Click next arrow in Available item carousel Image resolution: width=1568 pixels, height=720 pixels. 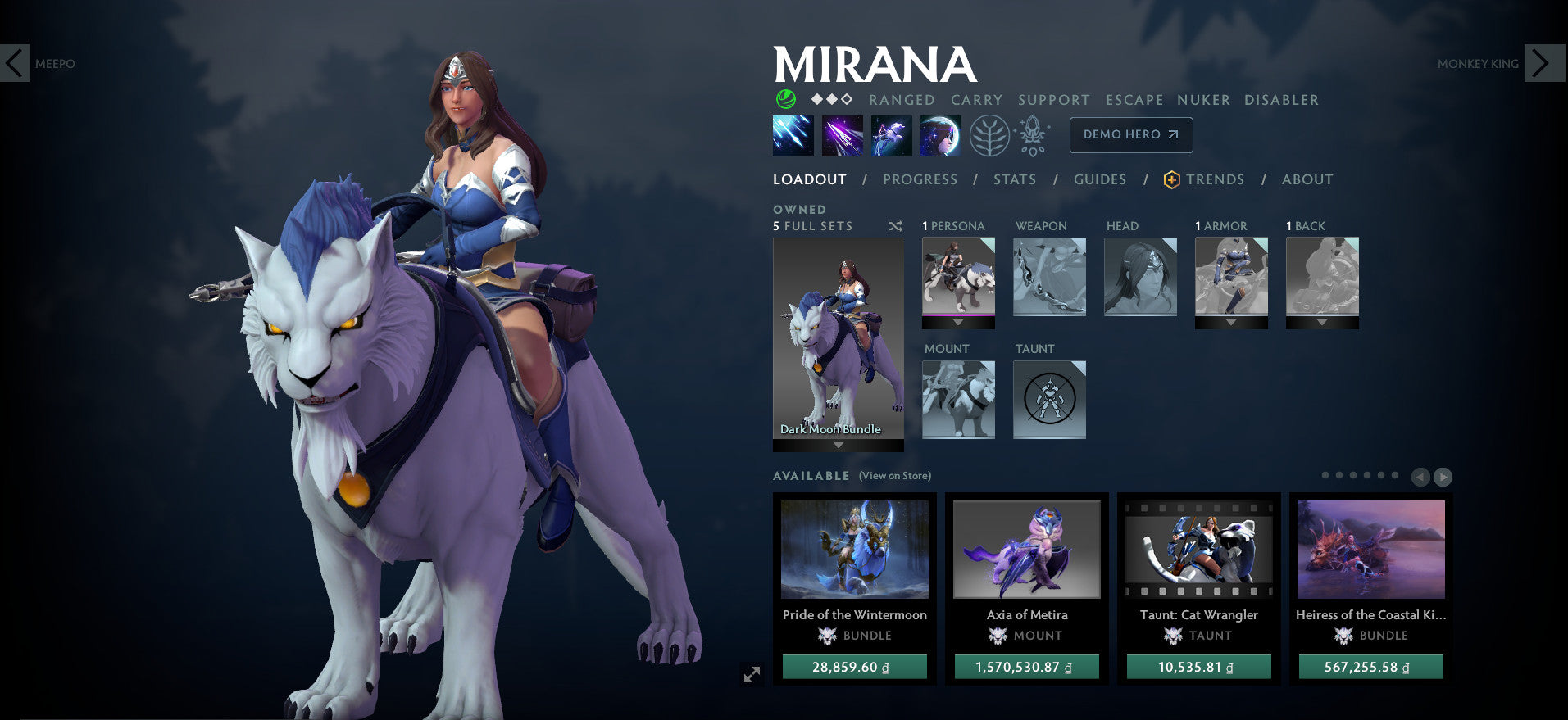(x=1443, y=477)
